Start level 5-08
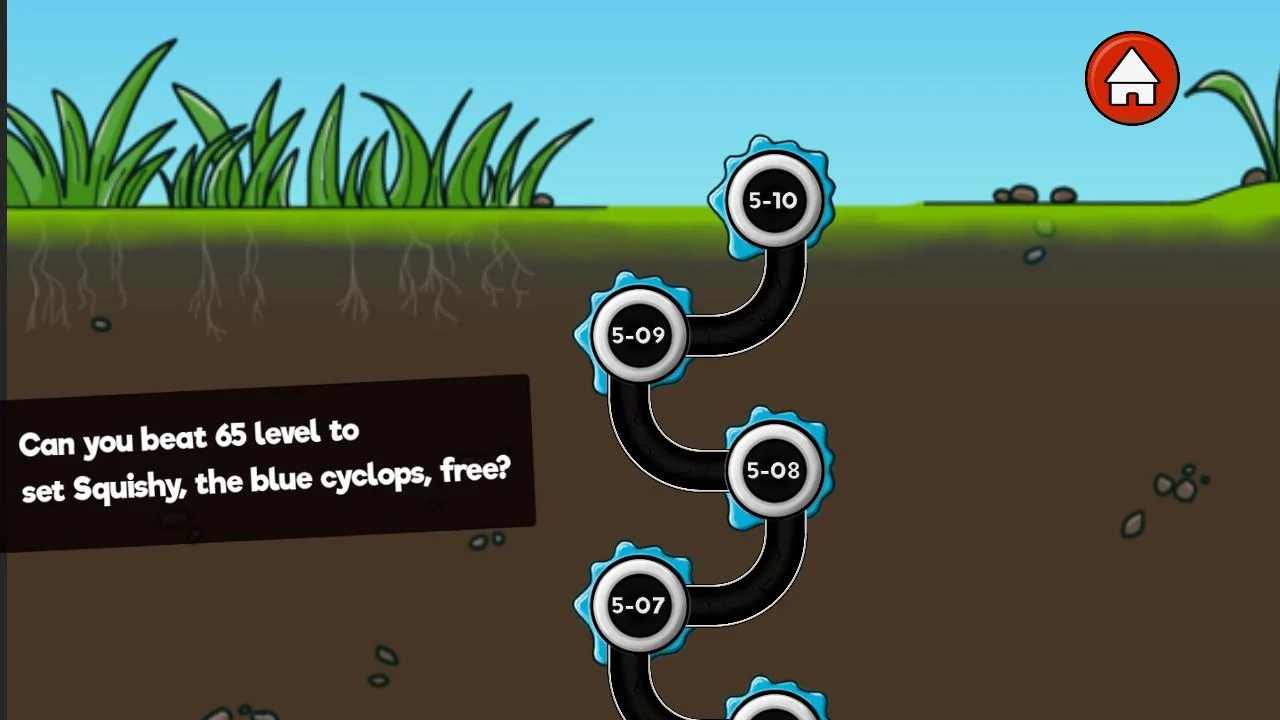Screen dimensions: 1280x720 [x=773, y=469]
